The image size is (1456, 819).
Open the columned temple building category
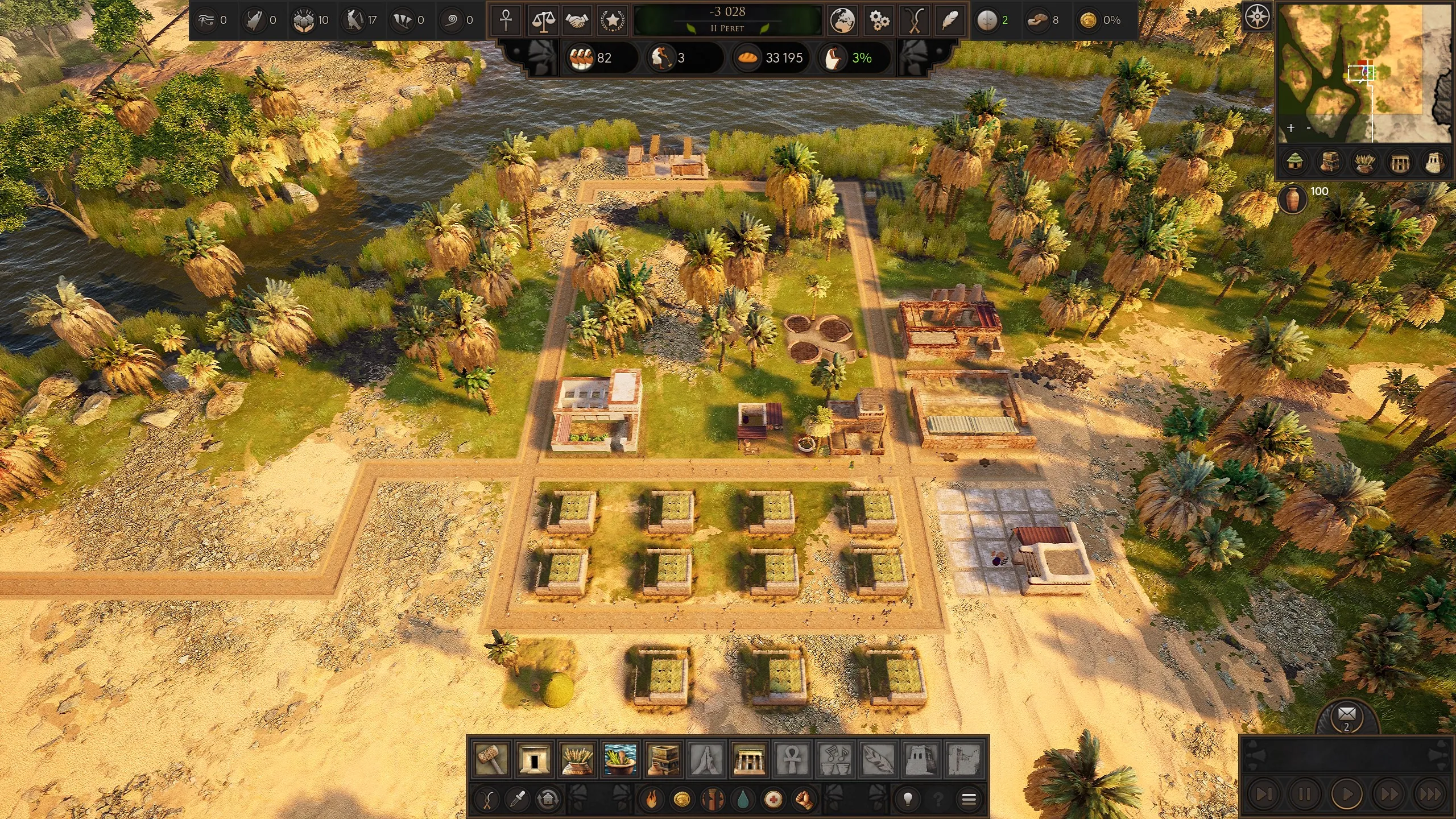tap(749, 759)
